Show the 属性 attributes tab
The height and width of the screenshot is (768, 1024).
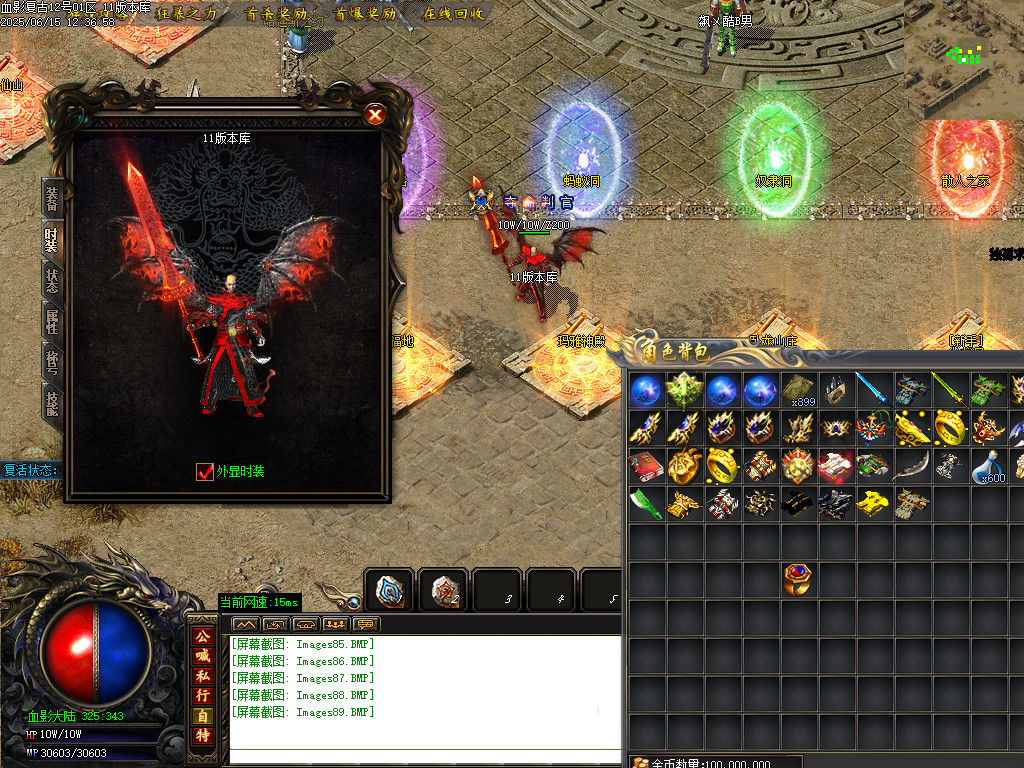point(51,320)
